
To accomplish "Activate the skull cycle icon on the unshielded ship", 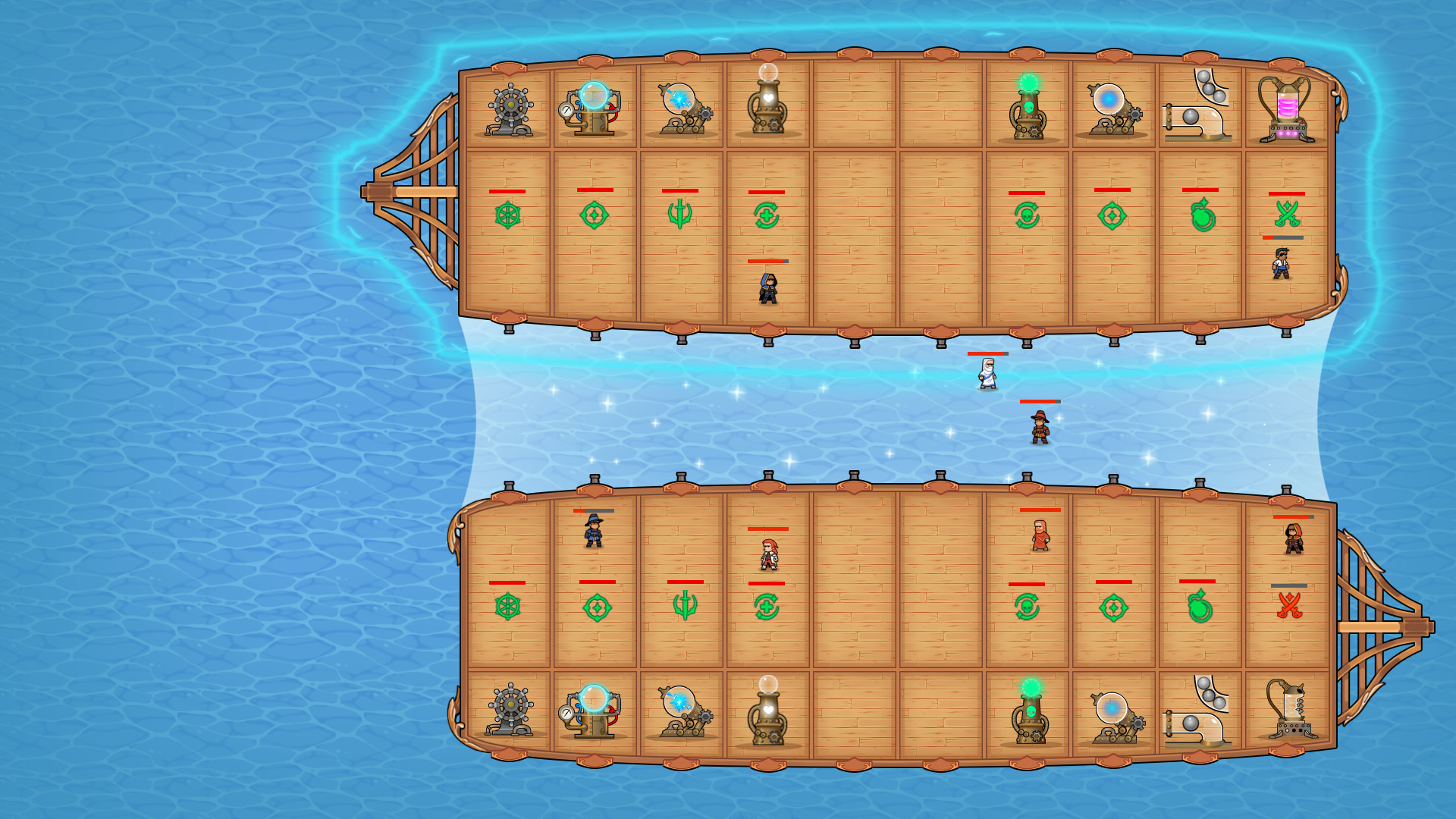I will click(1027, 607).
